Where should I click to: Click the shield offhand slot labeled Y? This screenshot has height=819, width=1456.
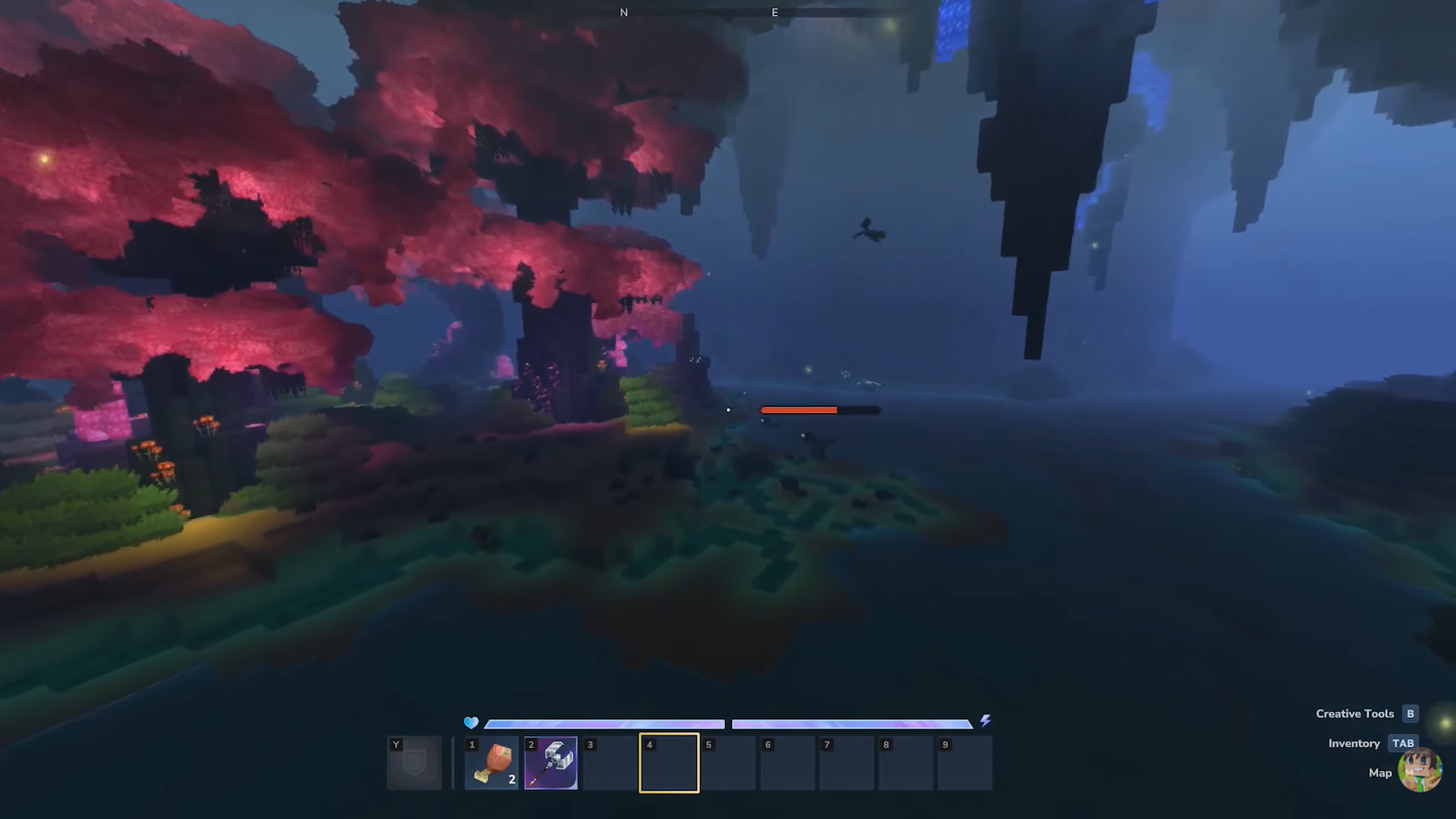414,762
